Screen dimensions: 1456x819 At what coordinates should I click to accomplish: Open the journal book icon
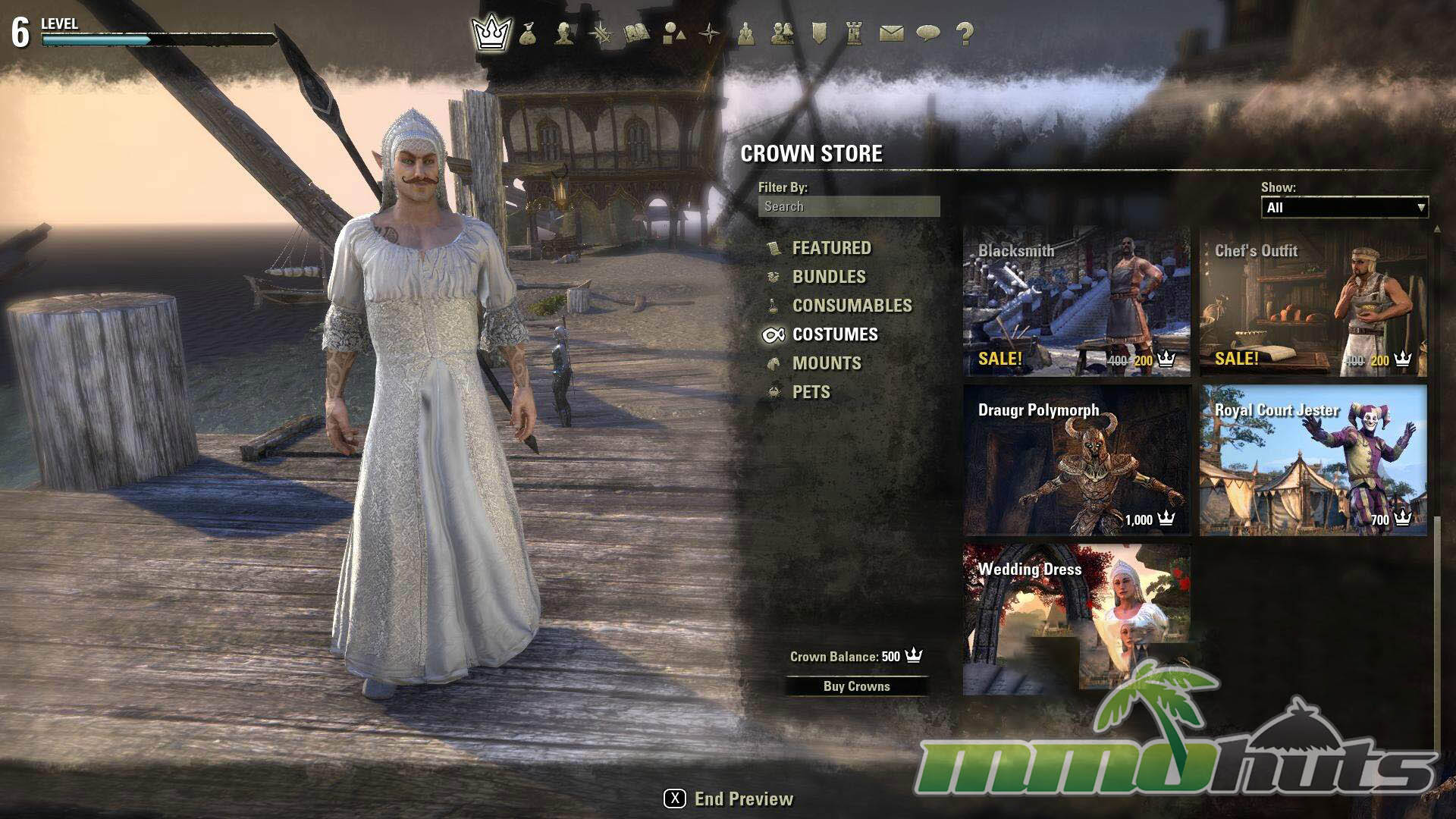[x=637, y=33]
